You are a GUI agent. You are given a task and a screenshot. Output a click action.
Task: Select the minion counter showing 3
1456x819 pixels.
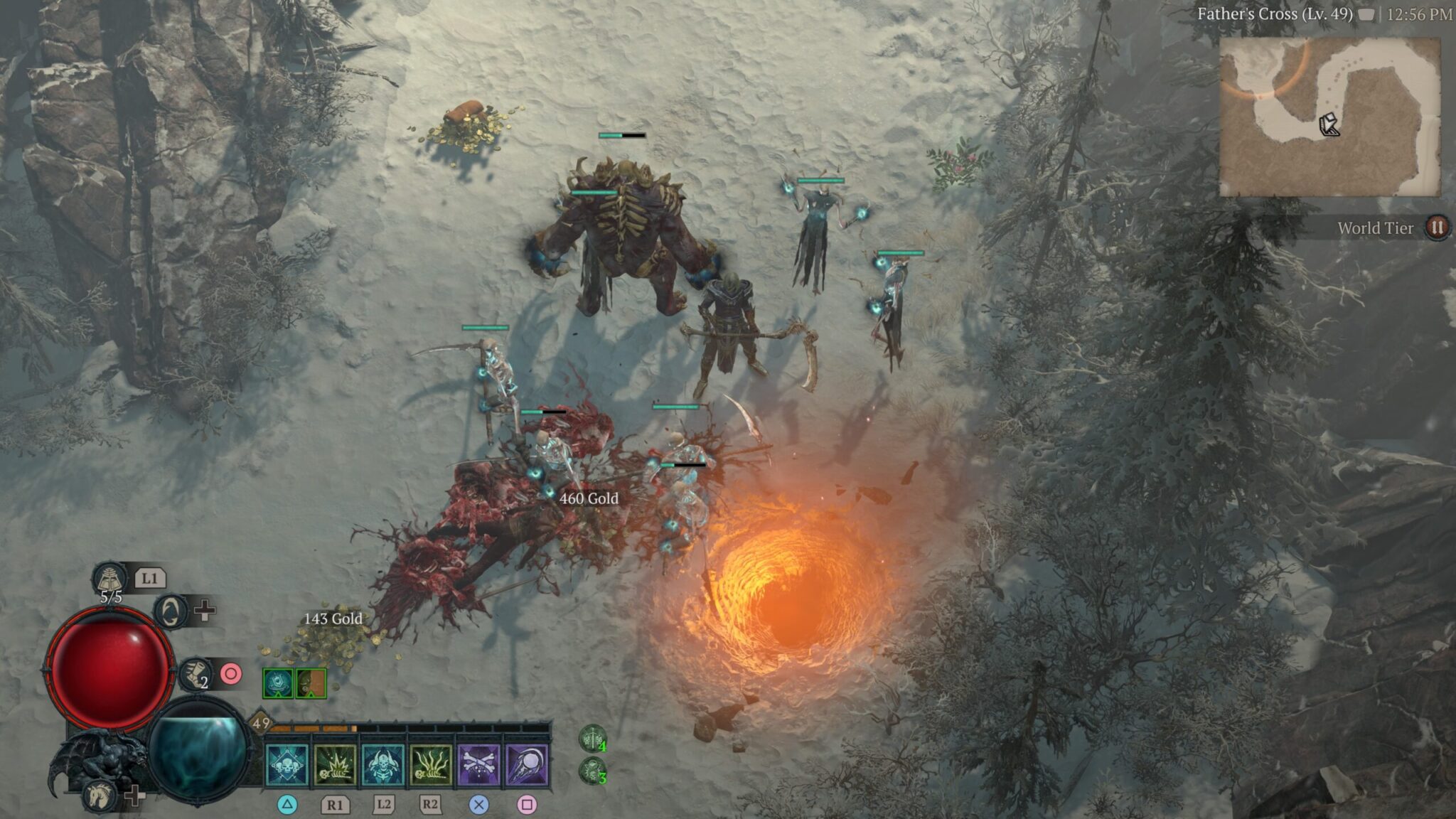tap(592, 771)
